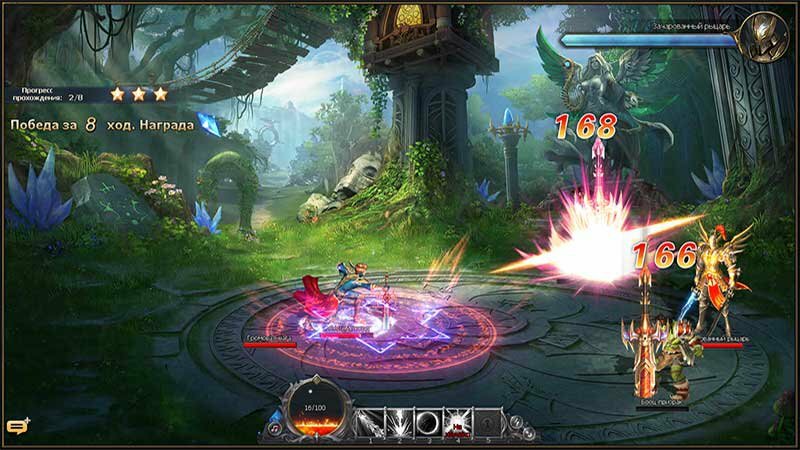Click the lower round button right of skill bar

527,433
